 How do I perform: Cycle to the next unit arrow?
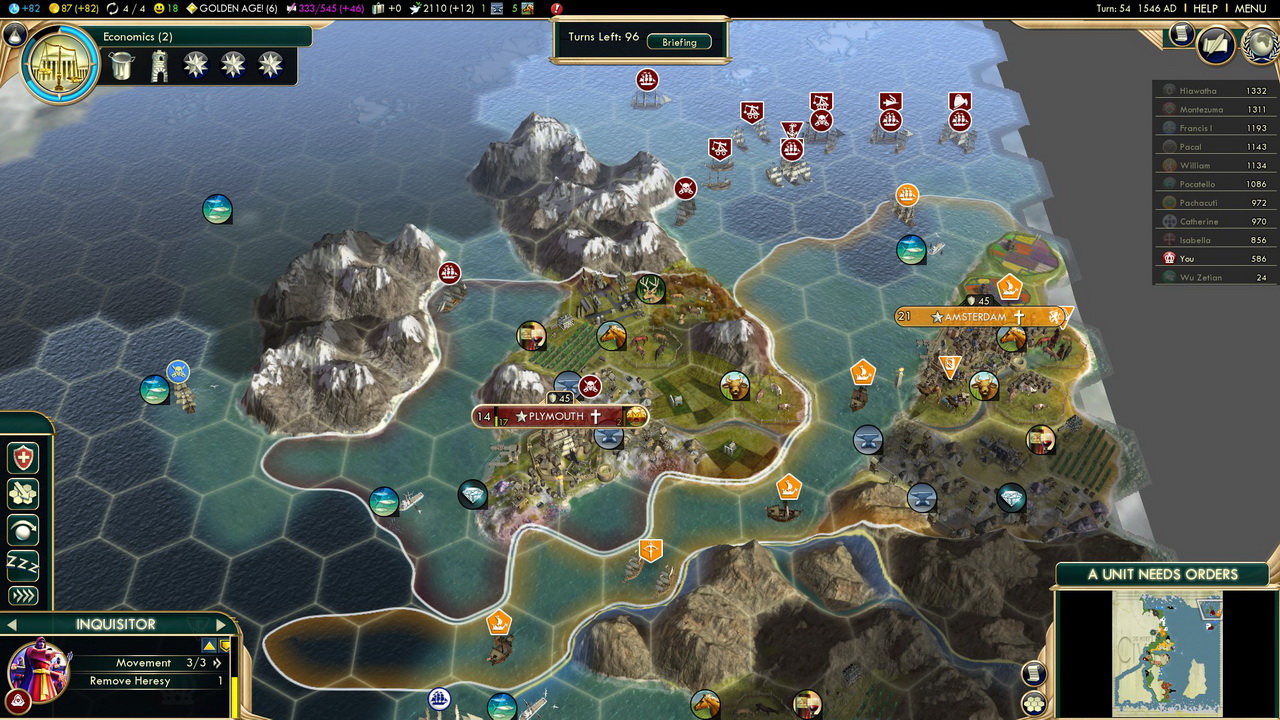click(221, 625)
